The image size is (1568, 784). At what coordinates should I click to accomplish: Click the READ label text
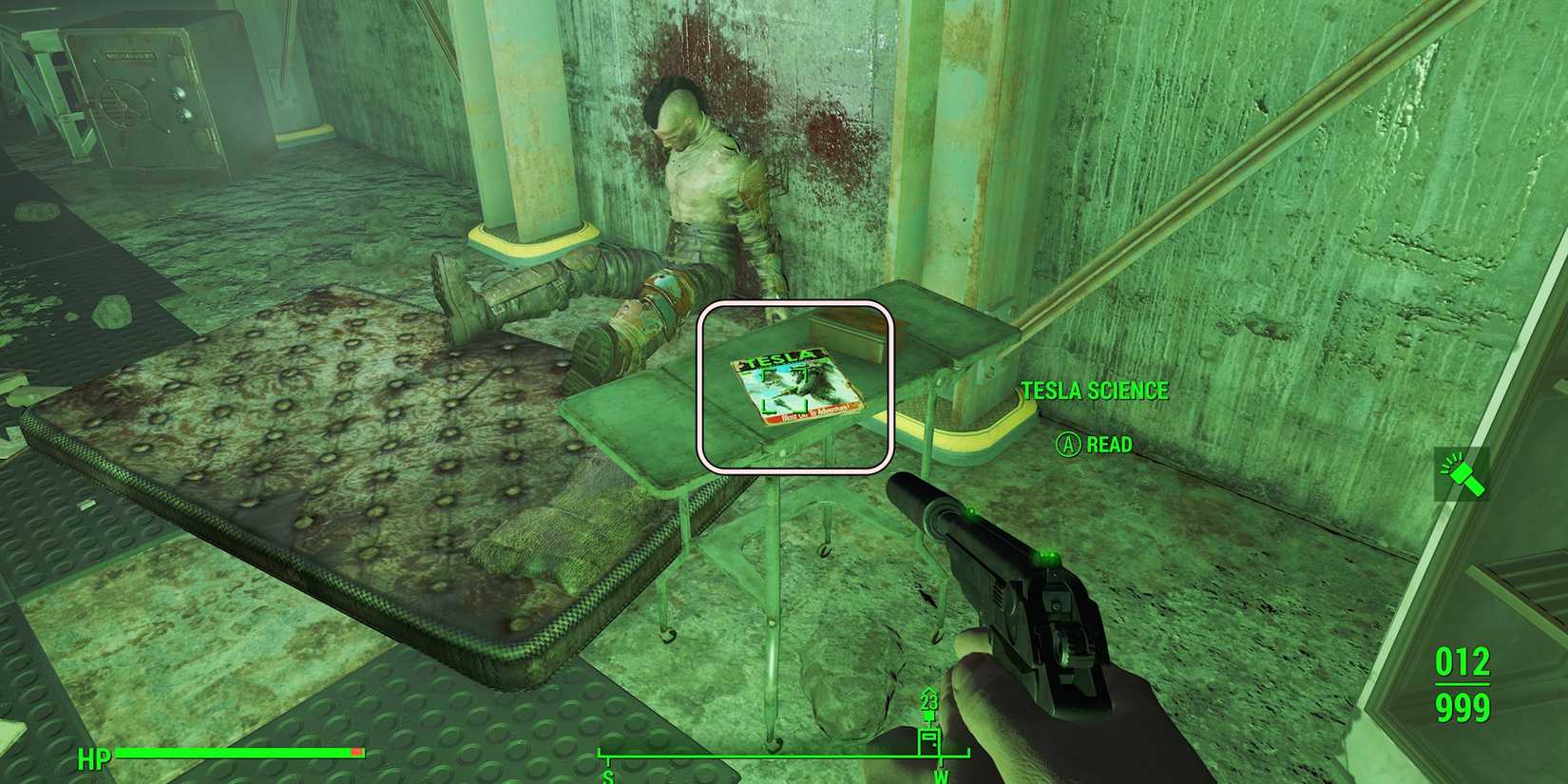pyautogui.click(x=1110, y=444)
